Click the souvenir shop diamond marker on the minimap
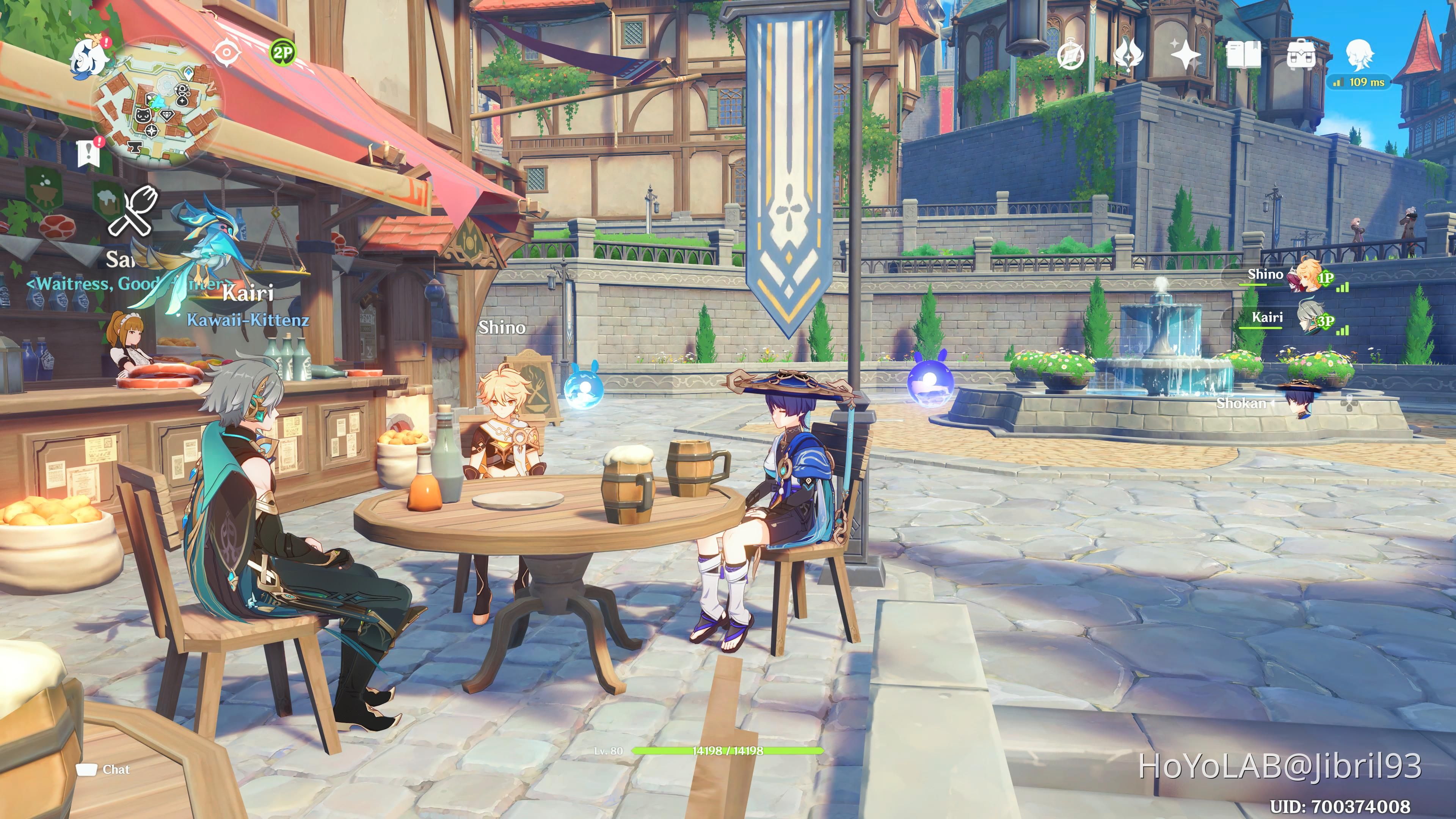 168,116
